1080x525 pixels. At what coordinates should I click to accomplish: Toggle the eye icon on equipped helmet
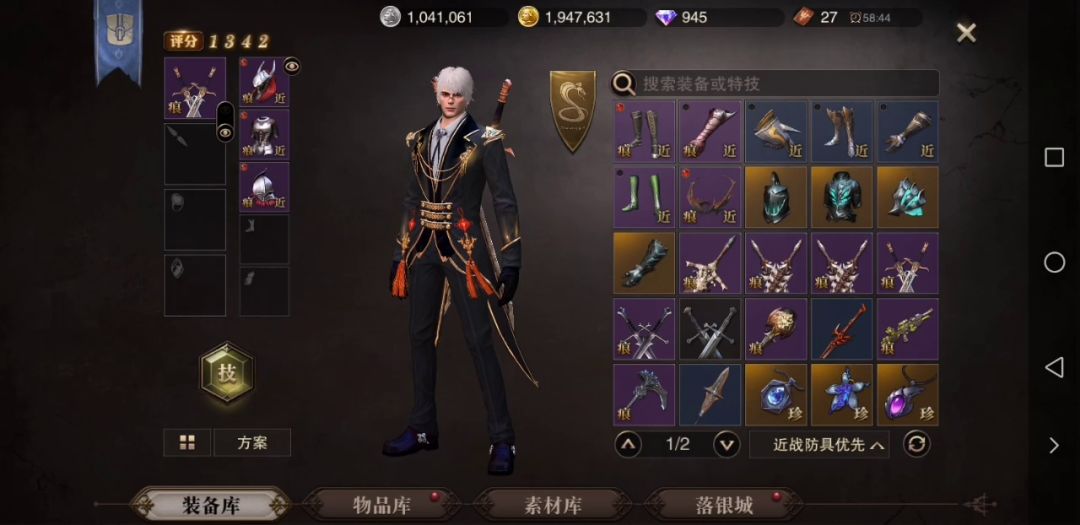pyautogui.click(x=291, y=66)
